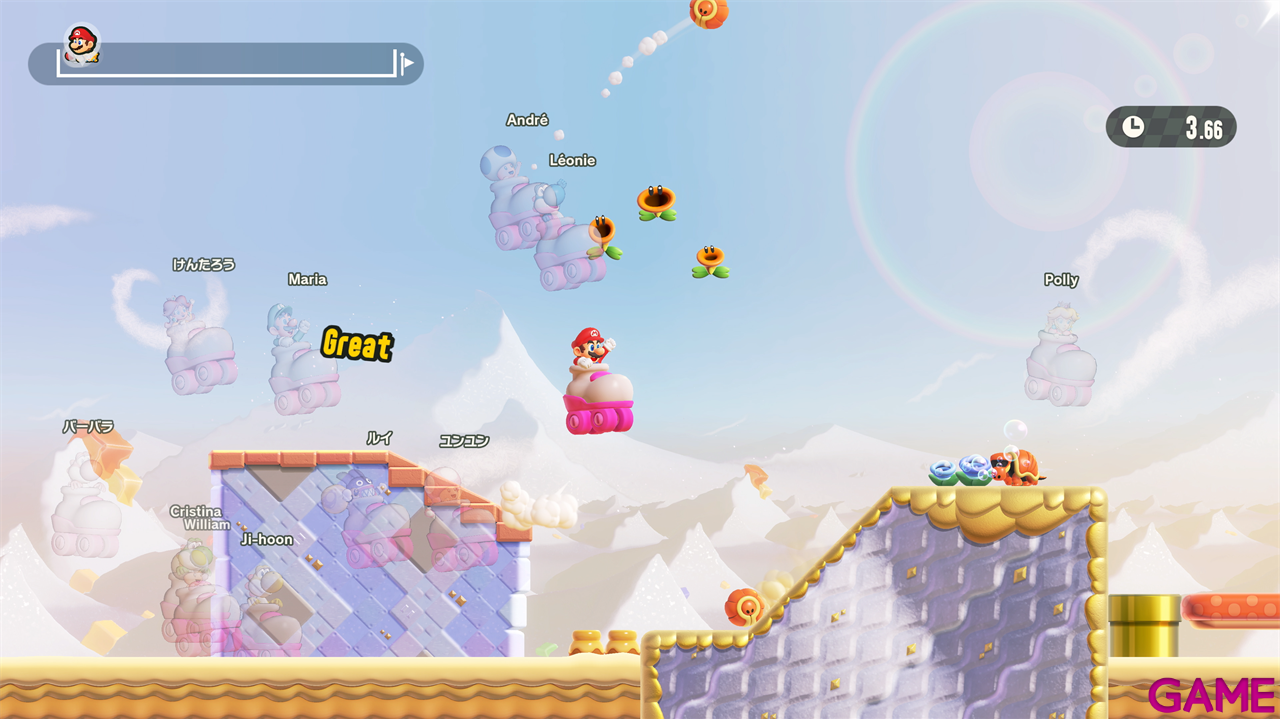Screen dimensions: 1280x719
Task: Click Mario's head icon on the progress tracker
Action: click(x=81, y=44)
